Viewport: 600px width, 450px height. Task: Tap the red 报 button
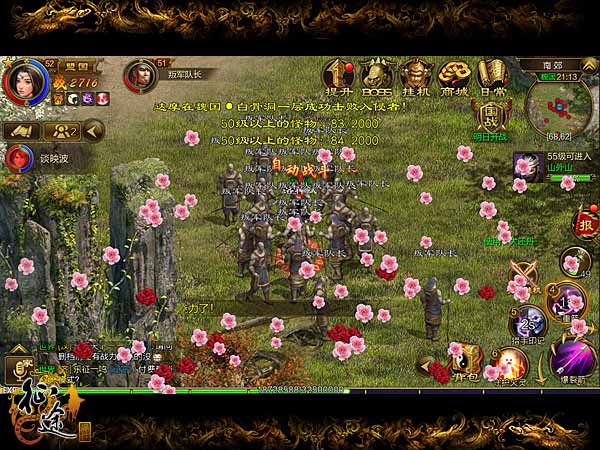tap(586, 224)
